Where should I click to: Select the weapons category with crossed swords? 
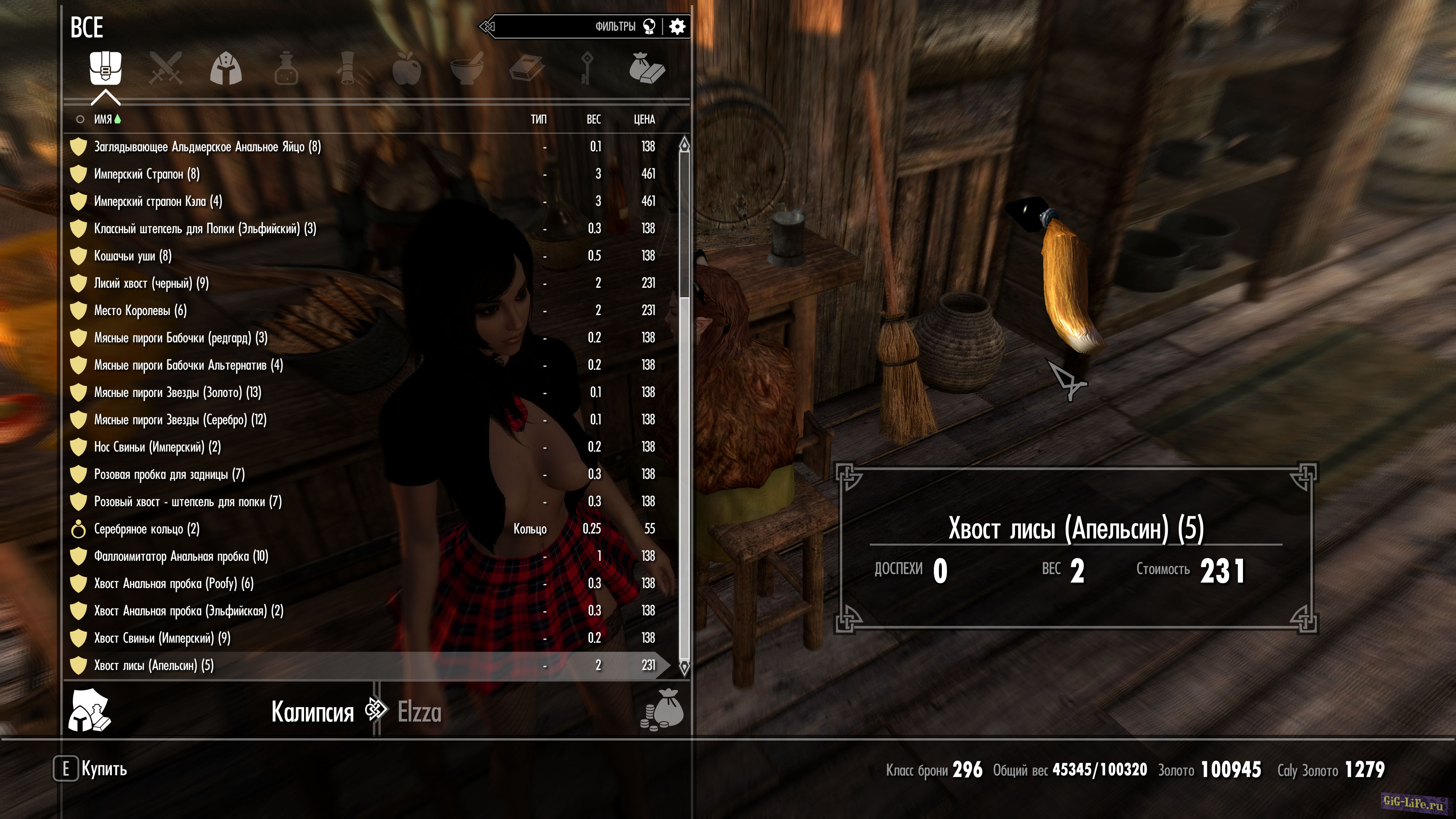[166, 68]
